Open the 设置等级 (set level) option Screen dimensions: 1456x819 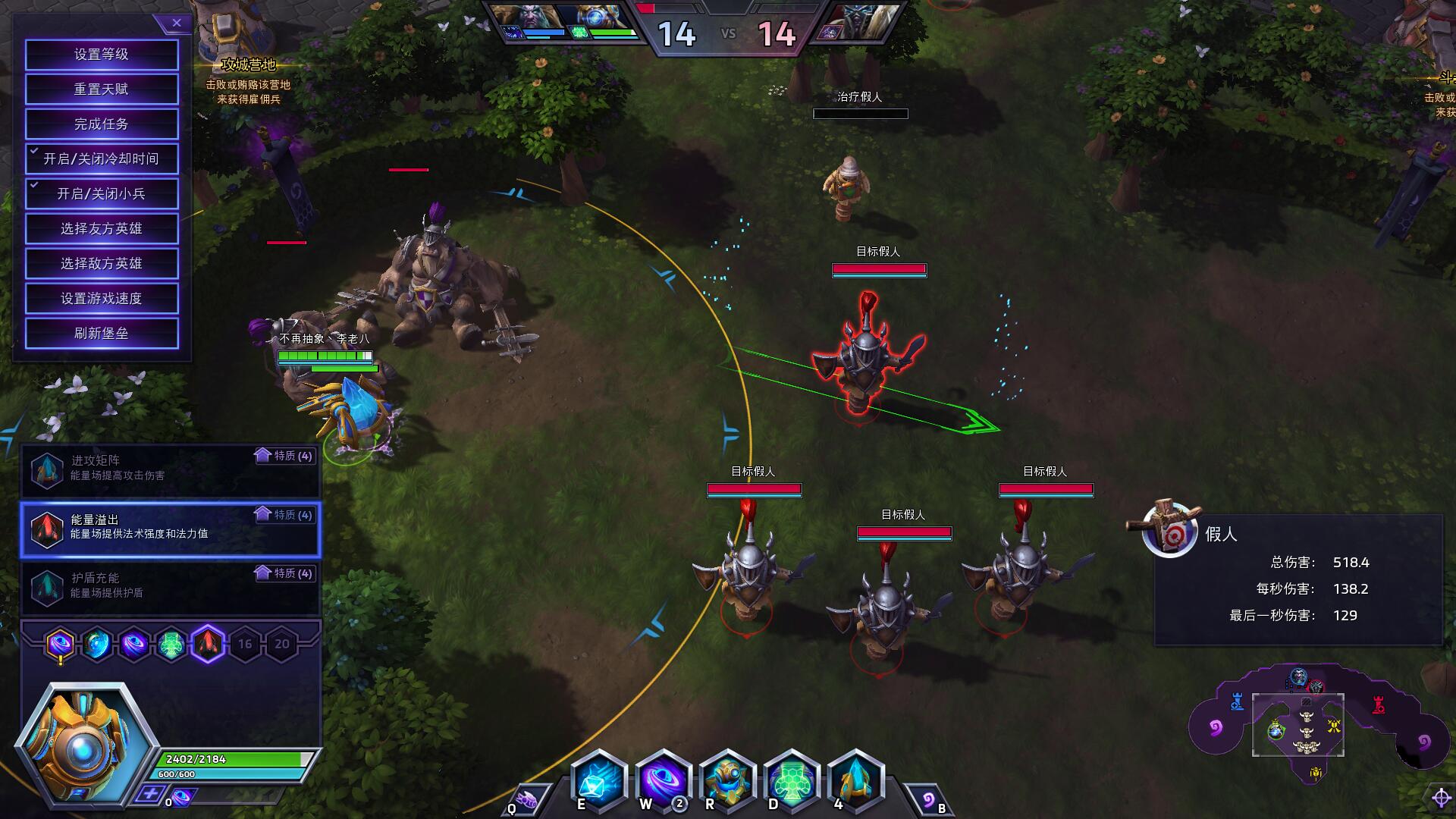(x=102, y=55)
